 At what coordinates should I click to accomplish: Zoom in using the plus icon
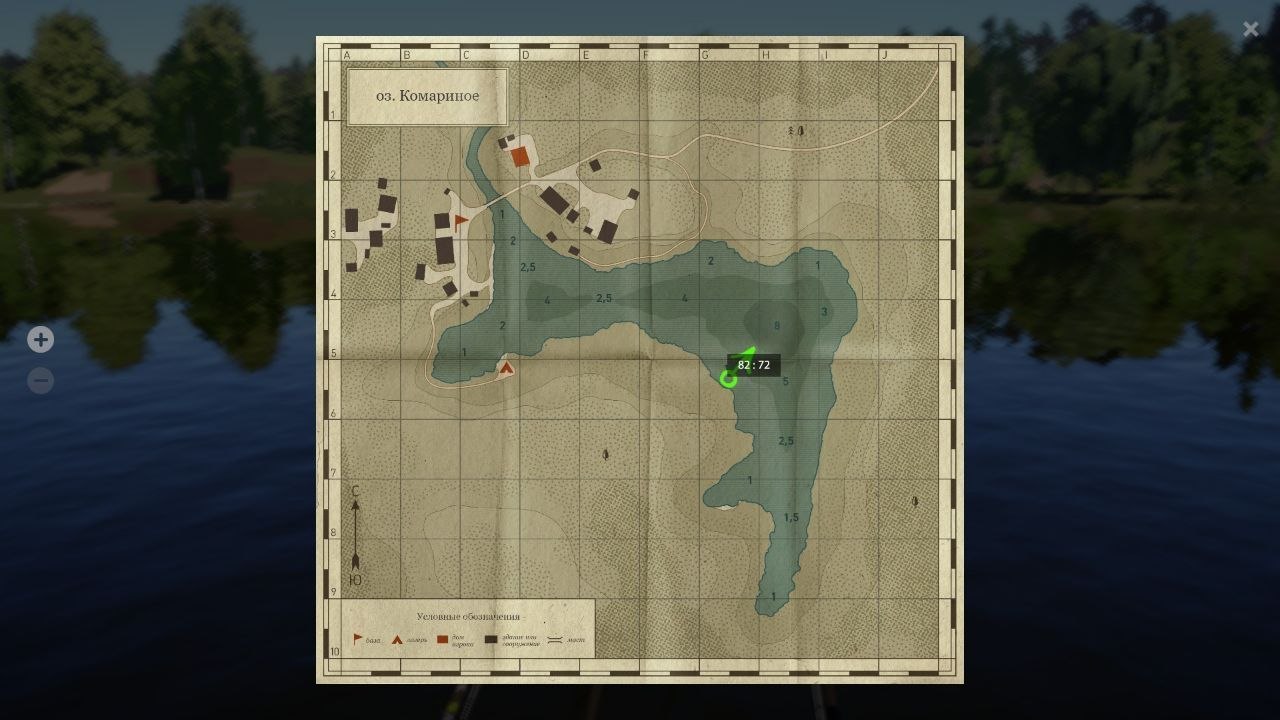tap(40, 339)
